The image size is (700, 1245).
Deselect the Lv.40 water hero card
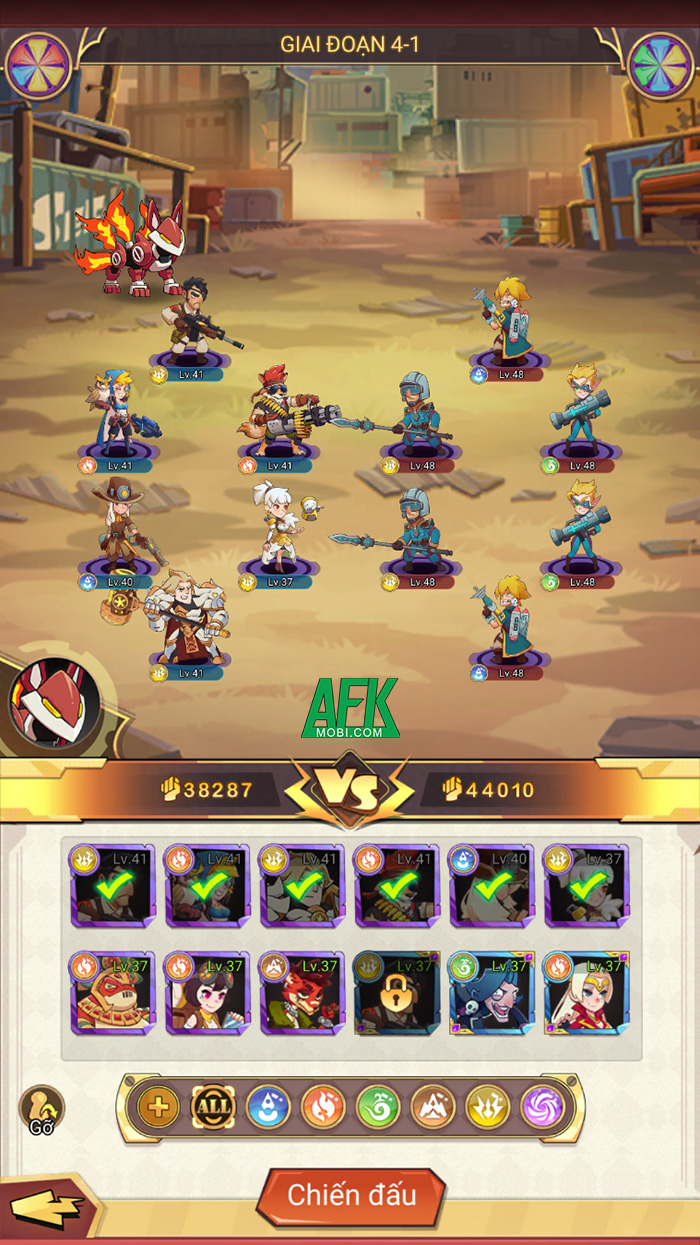tap(491, 886)
